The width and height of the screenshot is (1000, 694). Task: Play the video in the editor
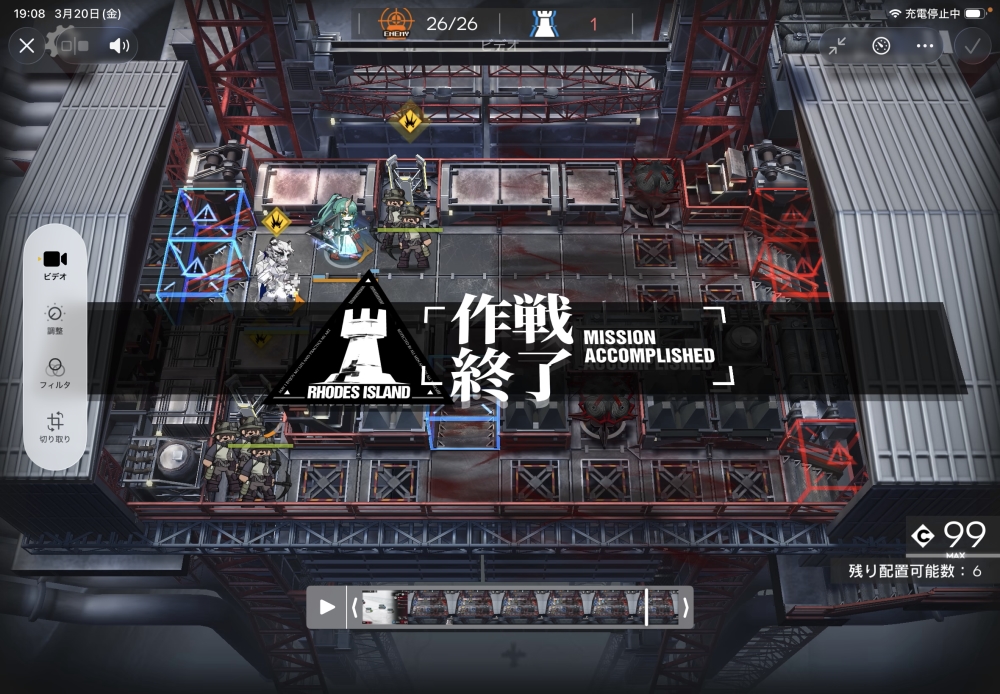coord(327,607)
